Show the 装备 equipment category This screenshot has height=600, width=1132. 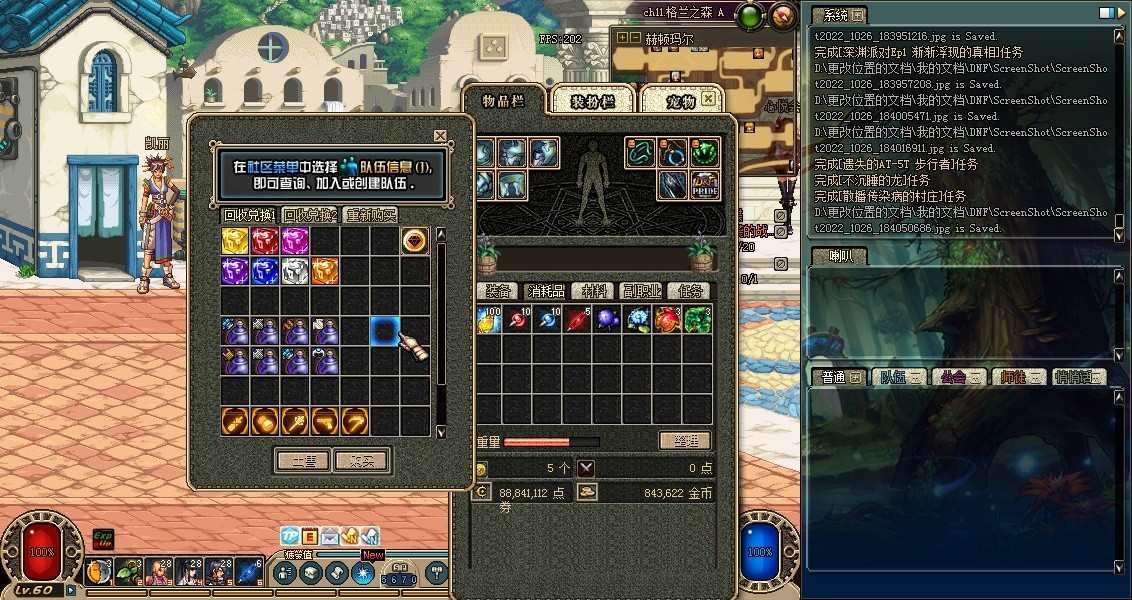point(498,291)
